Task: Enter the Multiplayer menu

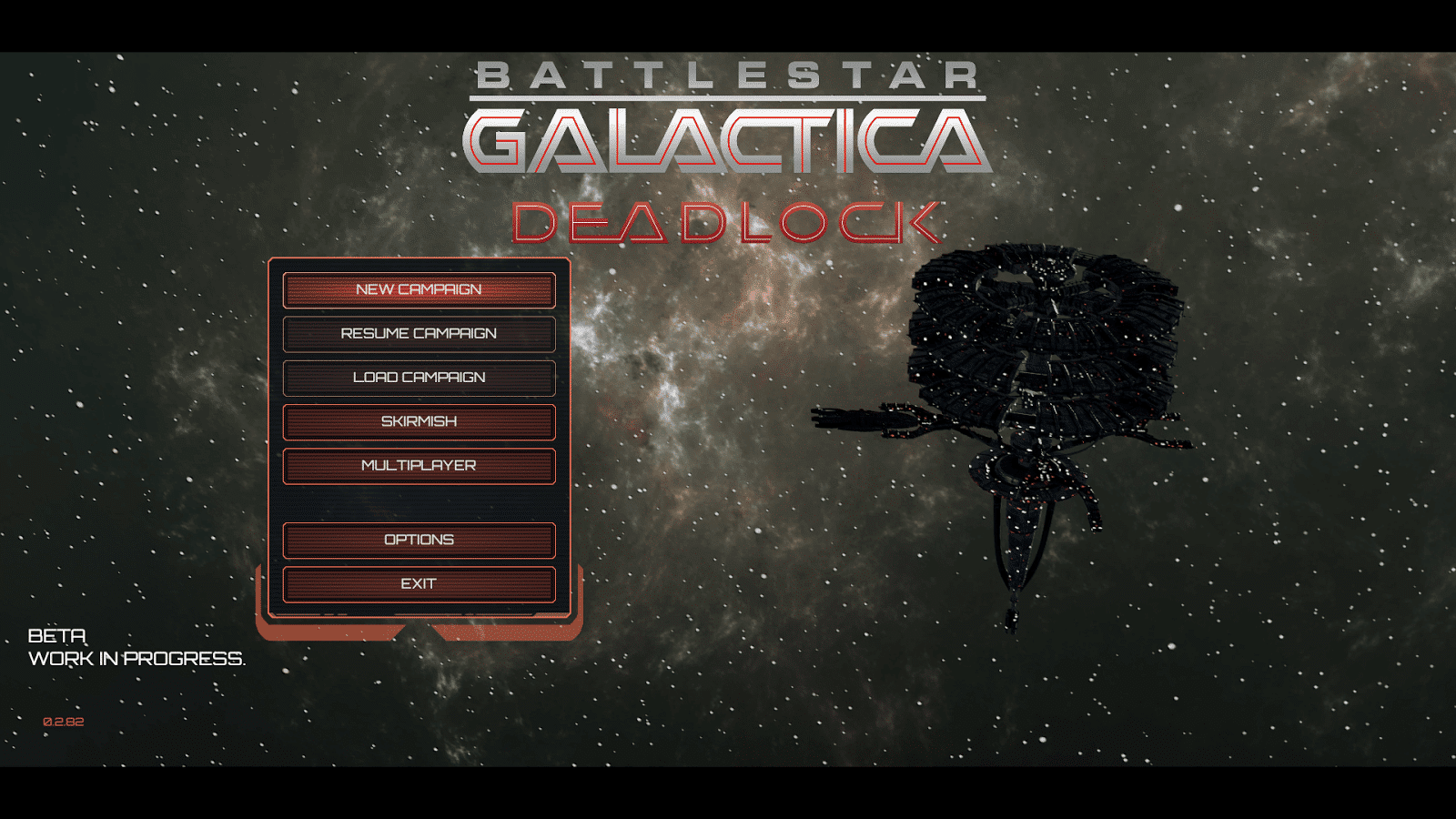Action: coord(419,466)
